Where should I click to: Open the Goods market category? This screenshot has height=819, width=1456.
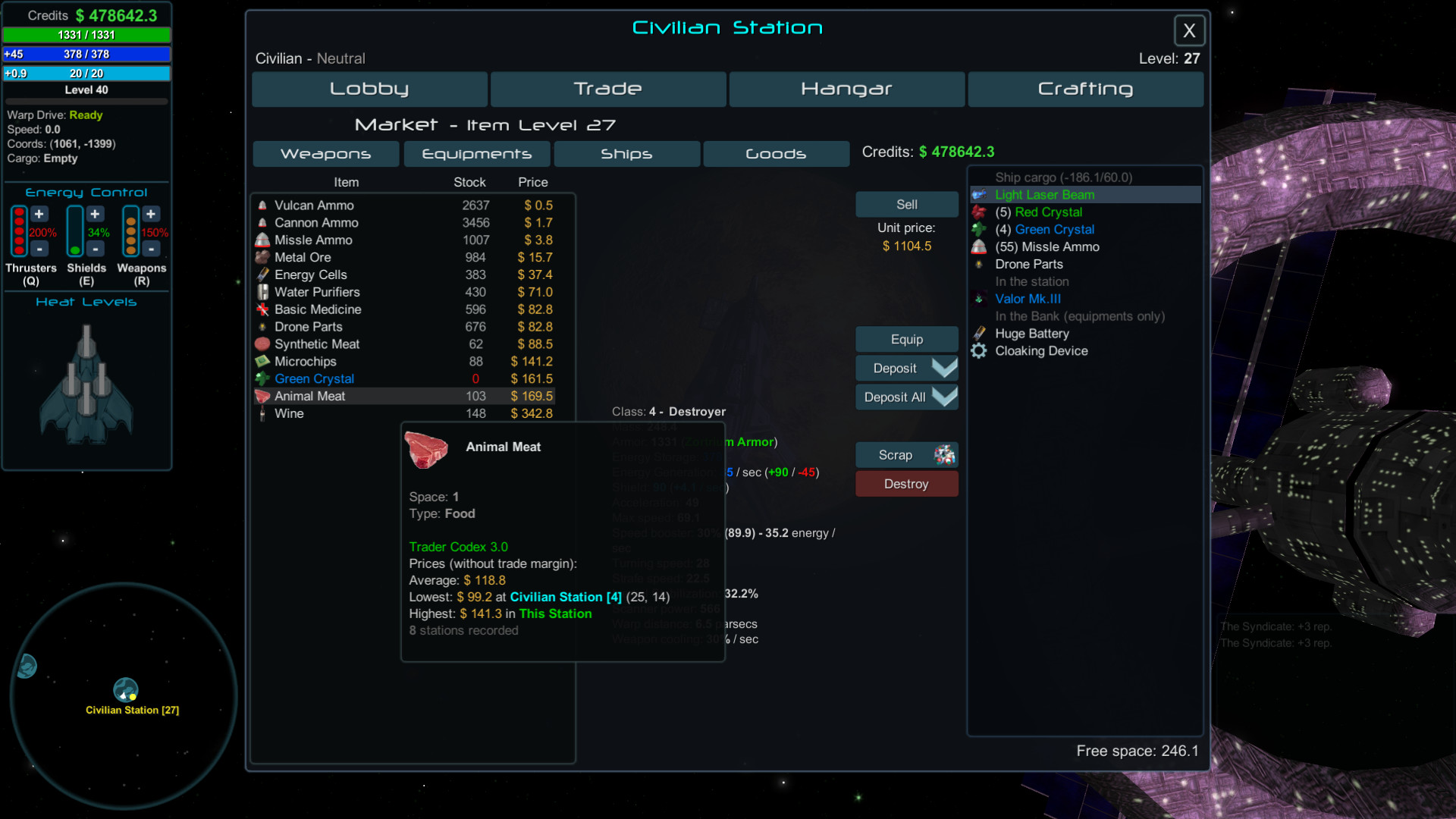(776, 153)
